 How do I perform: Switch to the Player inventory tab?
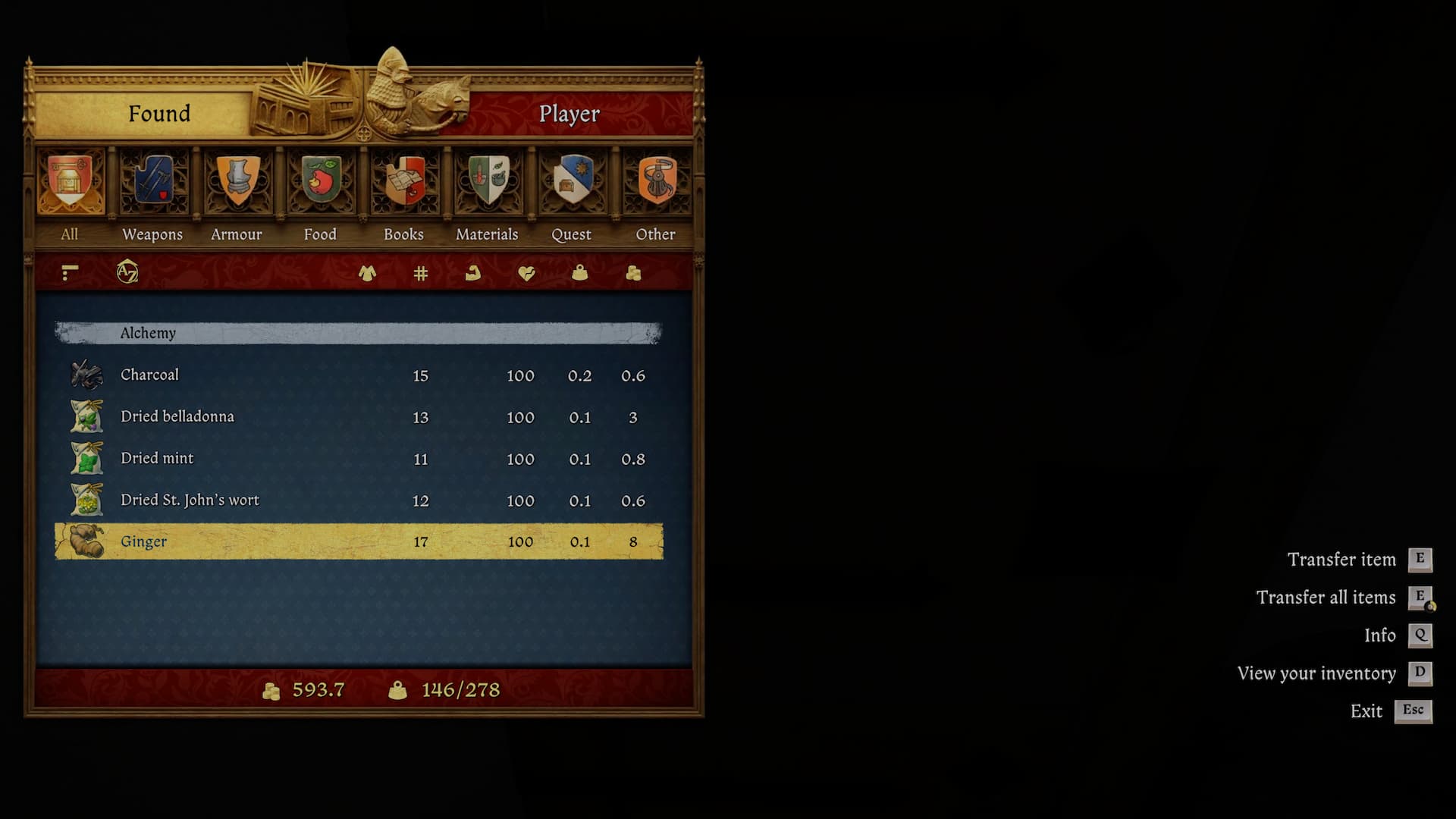569,114
